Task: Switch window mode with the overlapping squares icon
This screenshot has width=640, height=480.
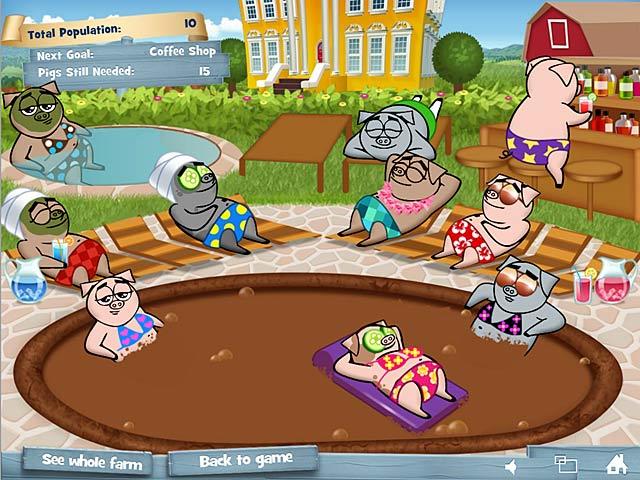Action: pos(565,464)
